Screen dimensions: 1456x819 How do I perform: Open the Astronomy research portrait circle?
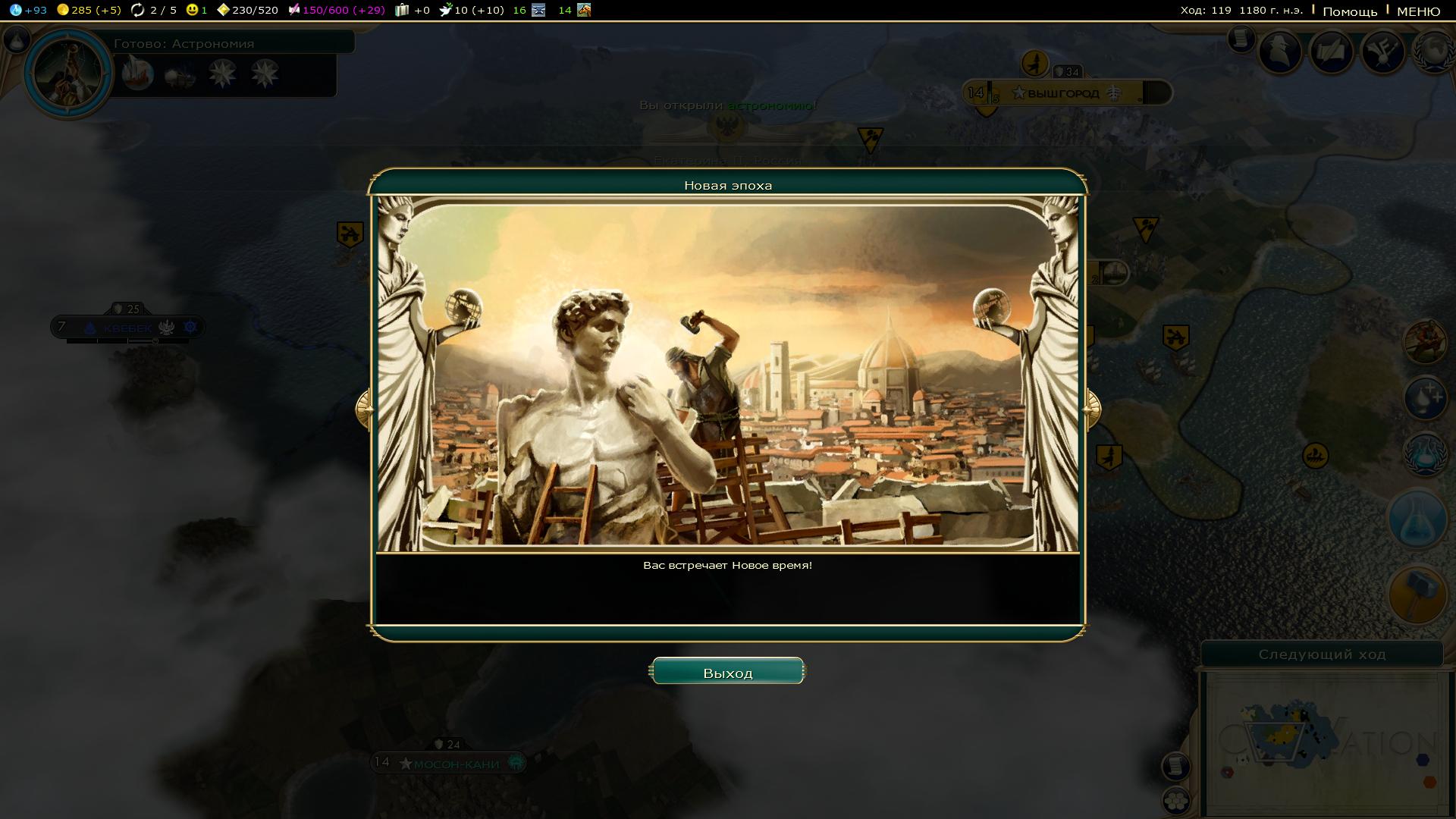coord(68,73)
